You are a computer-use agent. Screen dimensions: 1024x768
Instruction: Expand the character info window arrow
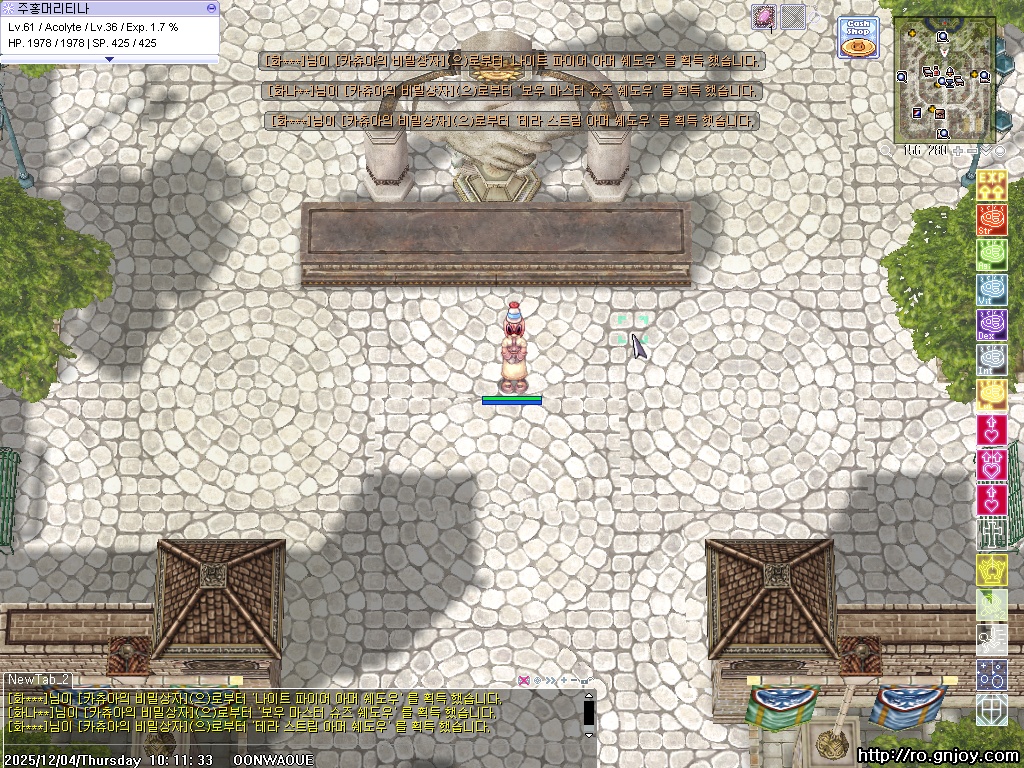109,59
